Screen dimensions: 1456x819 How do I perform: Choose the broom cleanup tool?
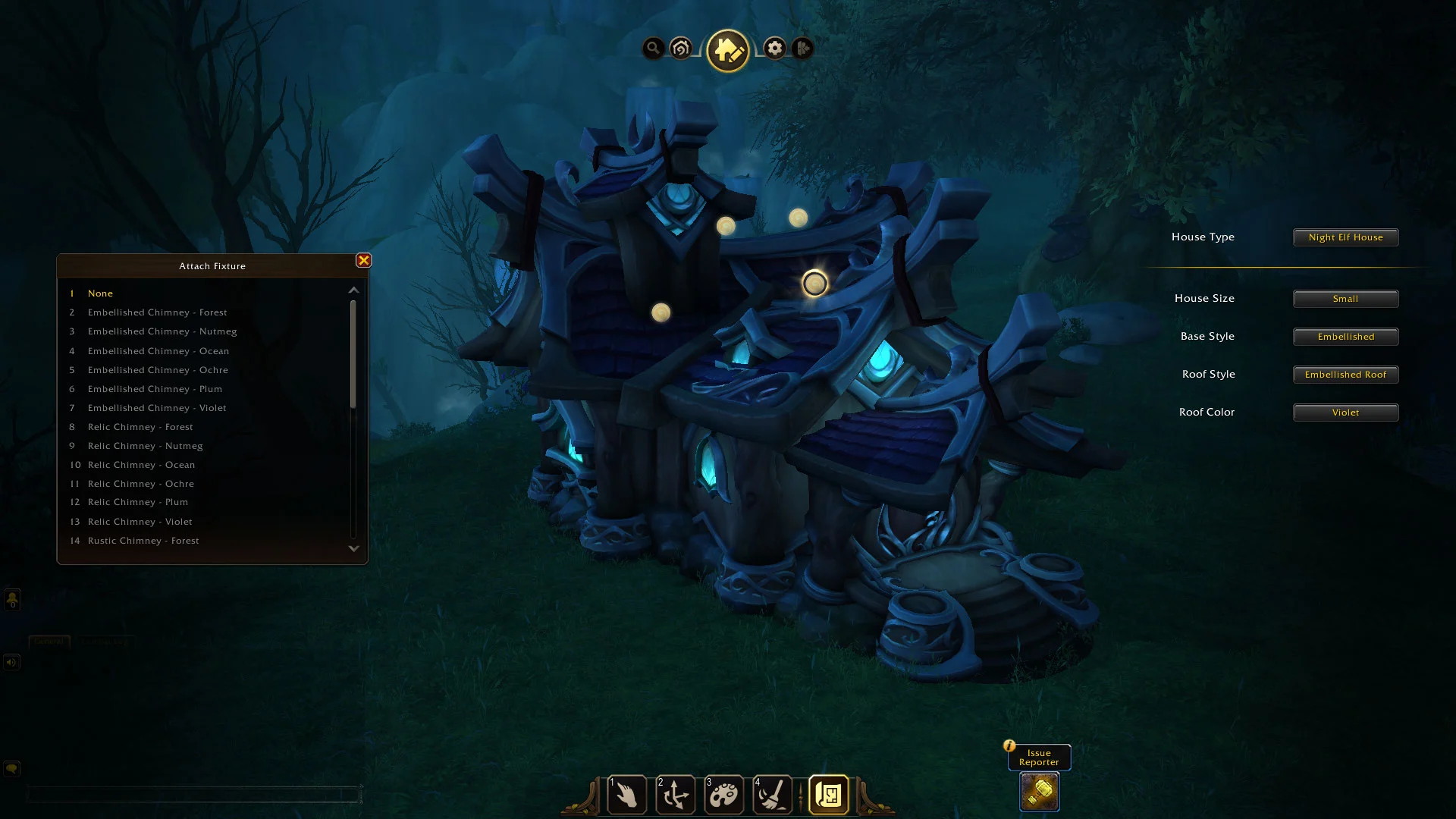773,795
